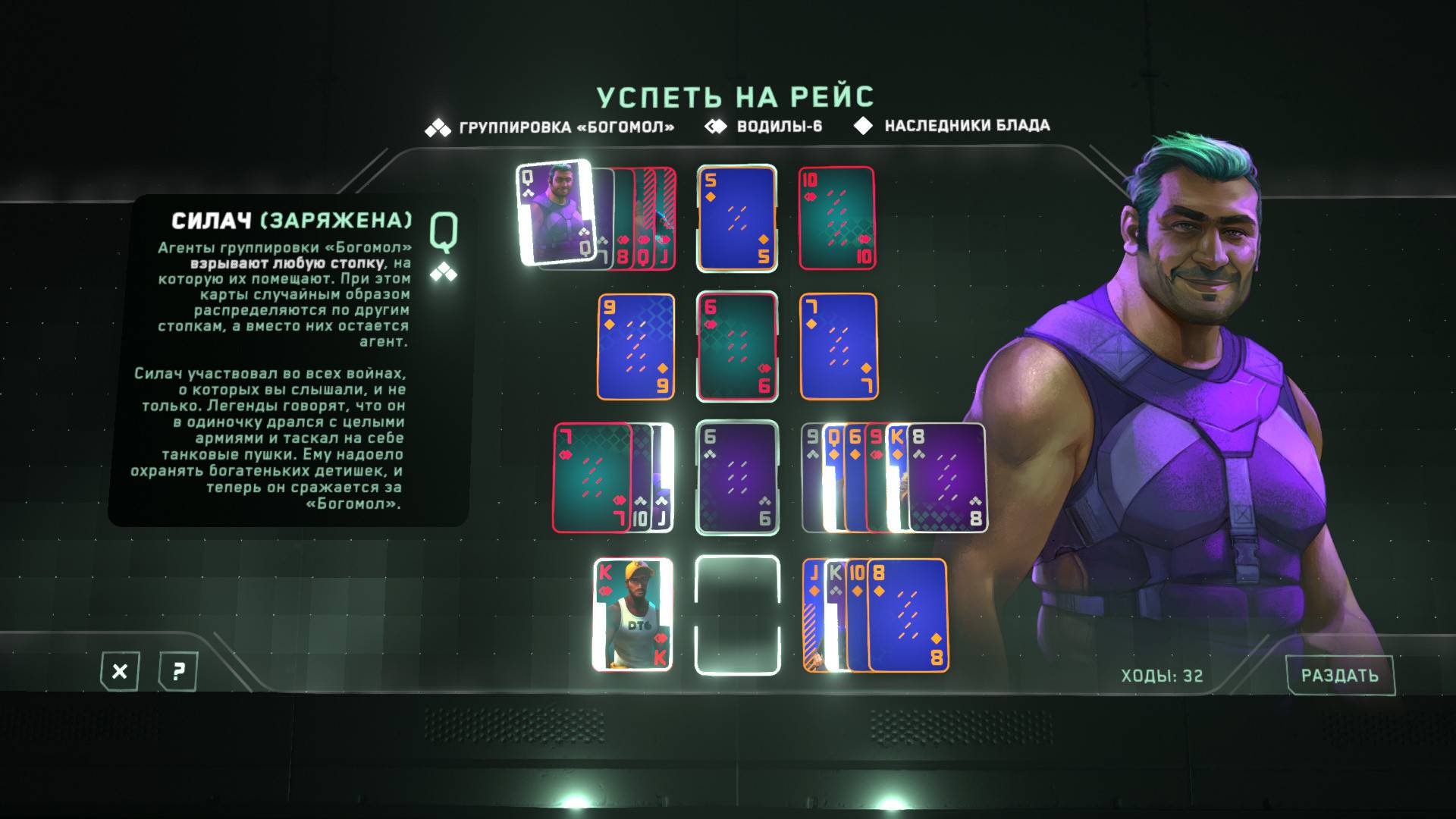Choose the purple 6 card
The width and height of the screenshot is (1456, 819).
(737, 478)
